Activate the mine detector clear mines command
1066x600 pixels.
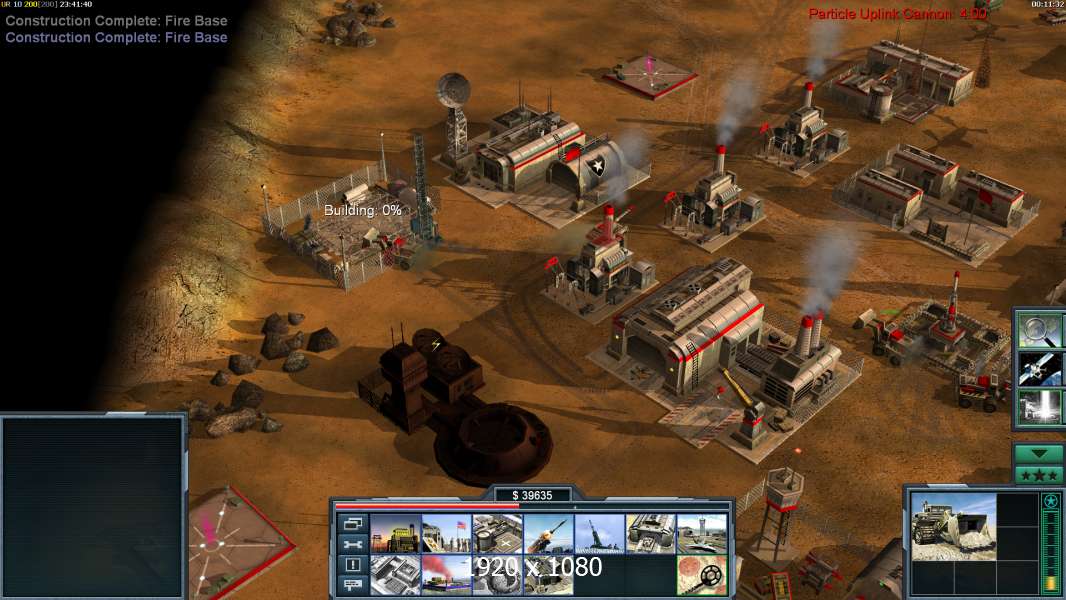(x=702, y=575)
